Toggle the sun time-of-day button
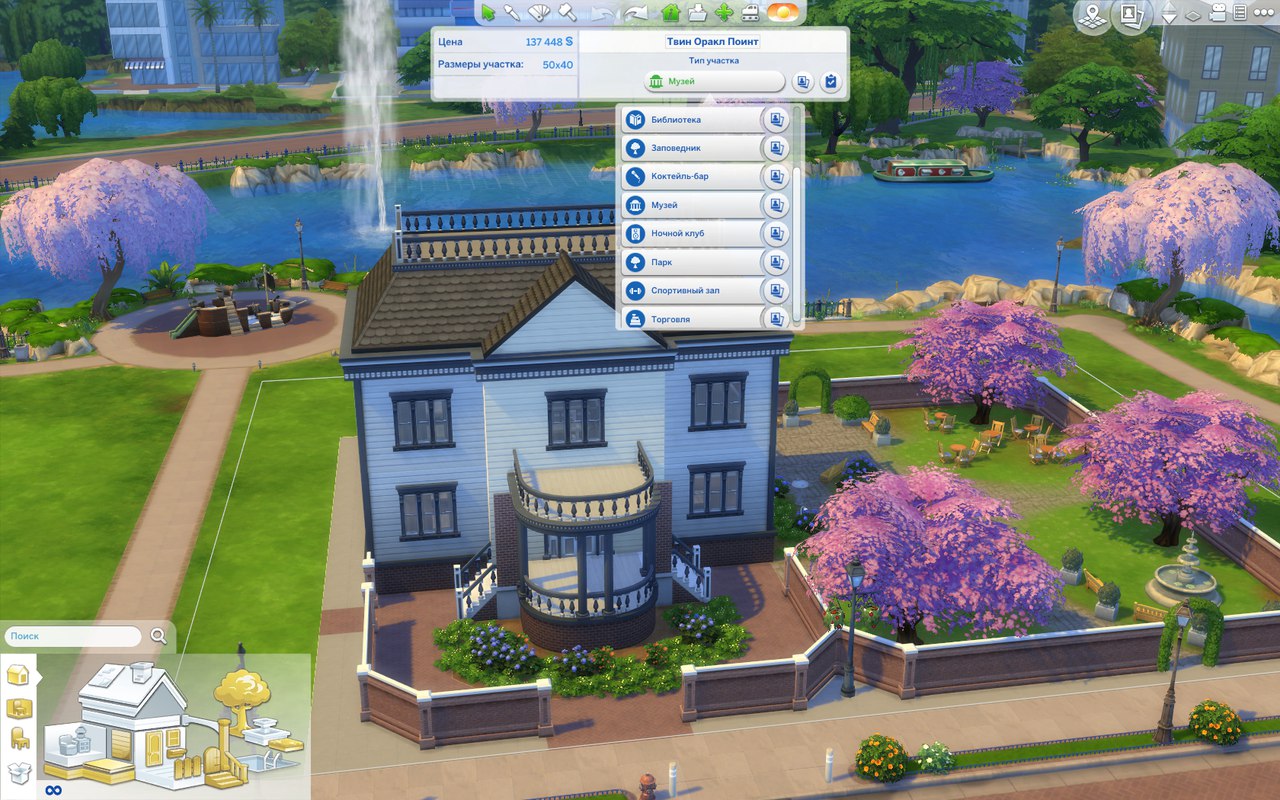 coord(783,12)
